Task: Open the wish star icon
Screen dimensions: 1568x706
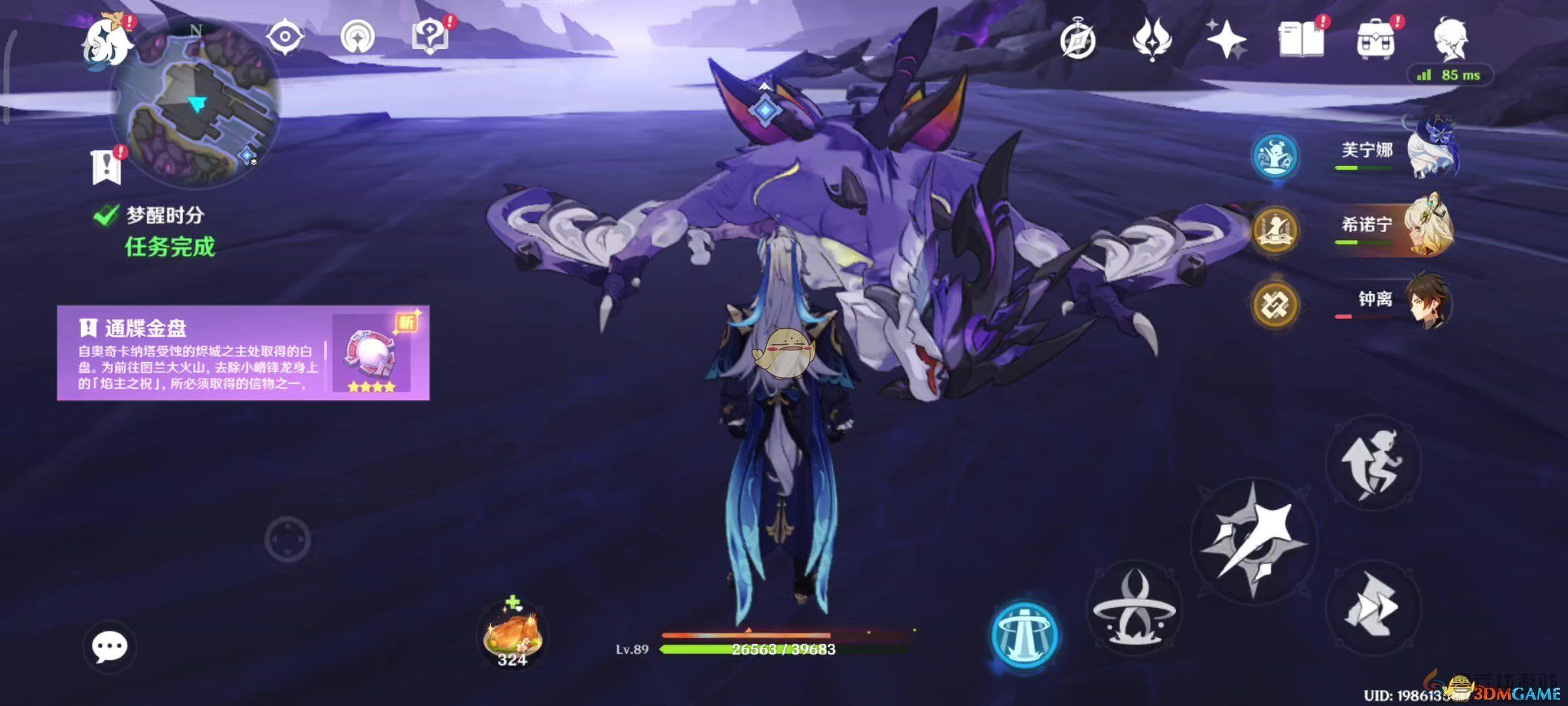Action: point(1226,39)
